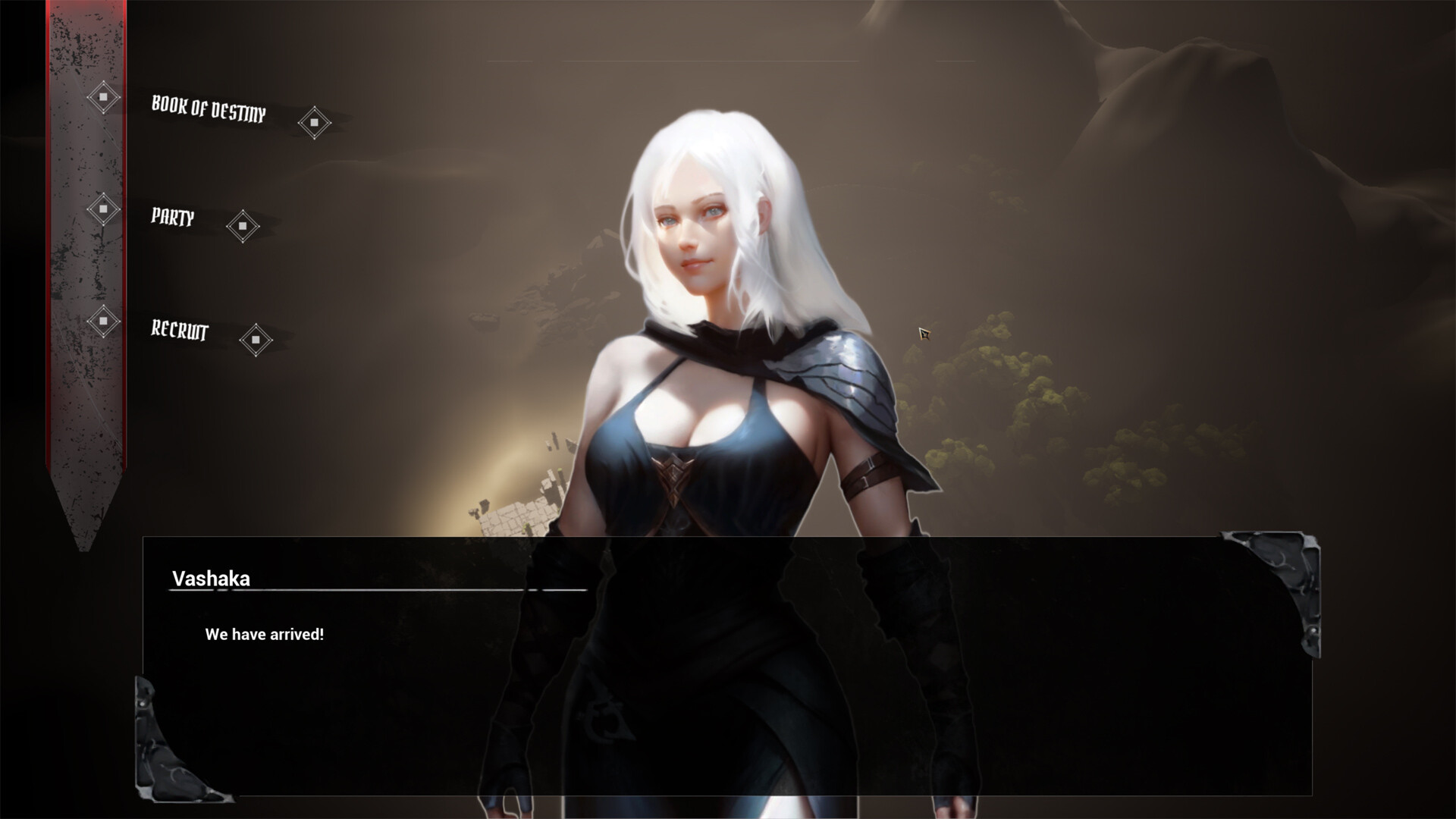Select the diamond icon beside Book of Destiny
The image size is (1456, 819).
point(315,121)
